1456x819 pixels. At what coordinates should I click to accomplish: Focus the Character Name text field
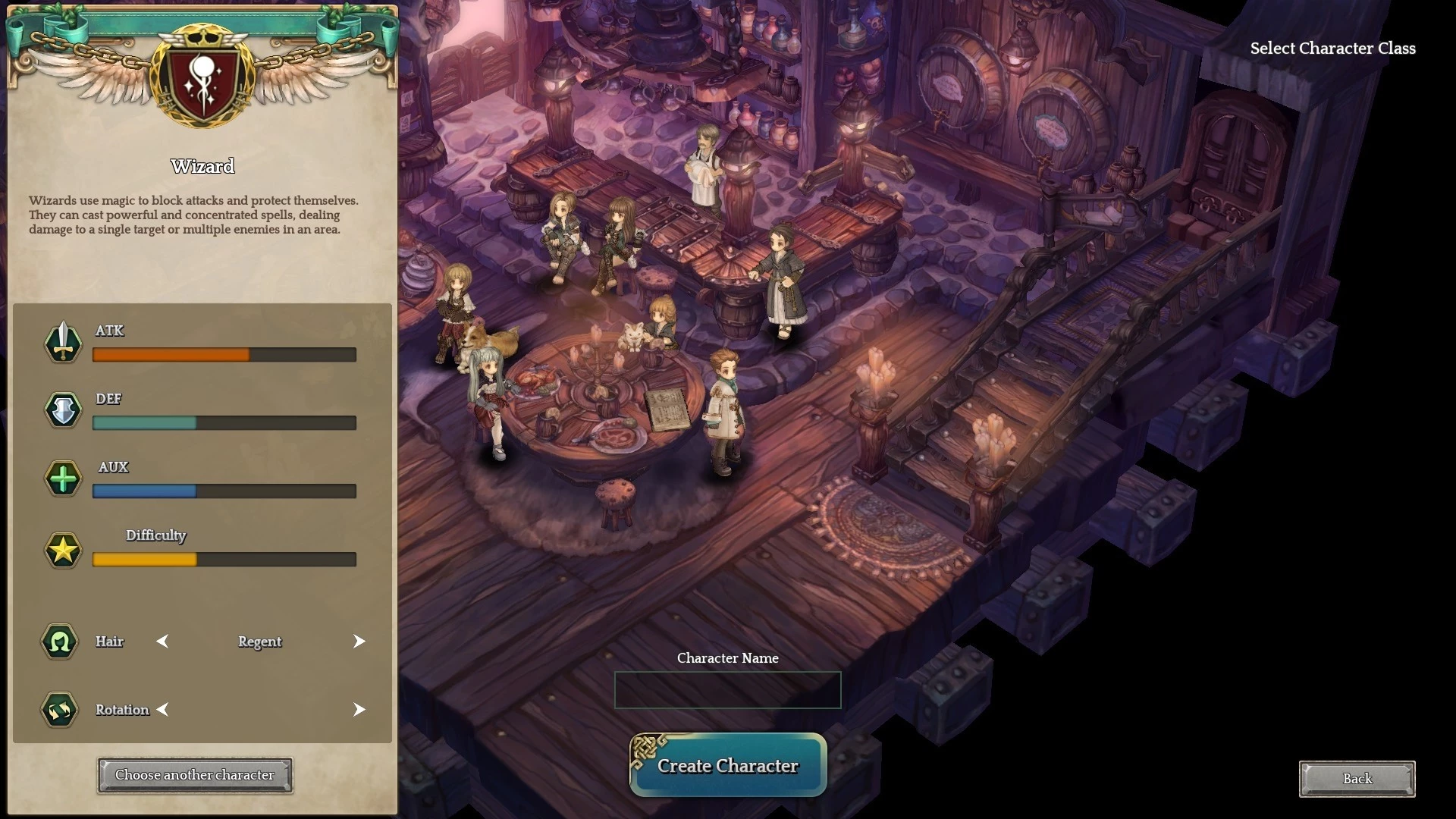click(x=728, y=690)
